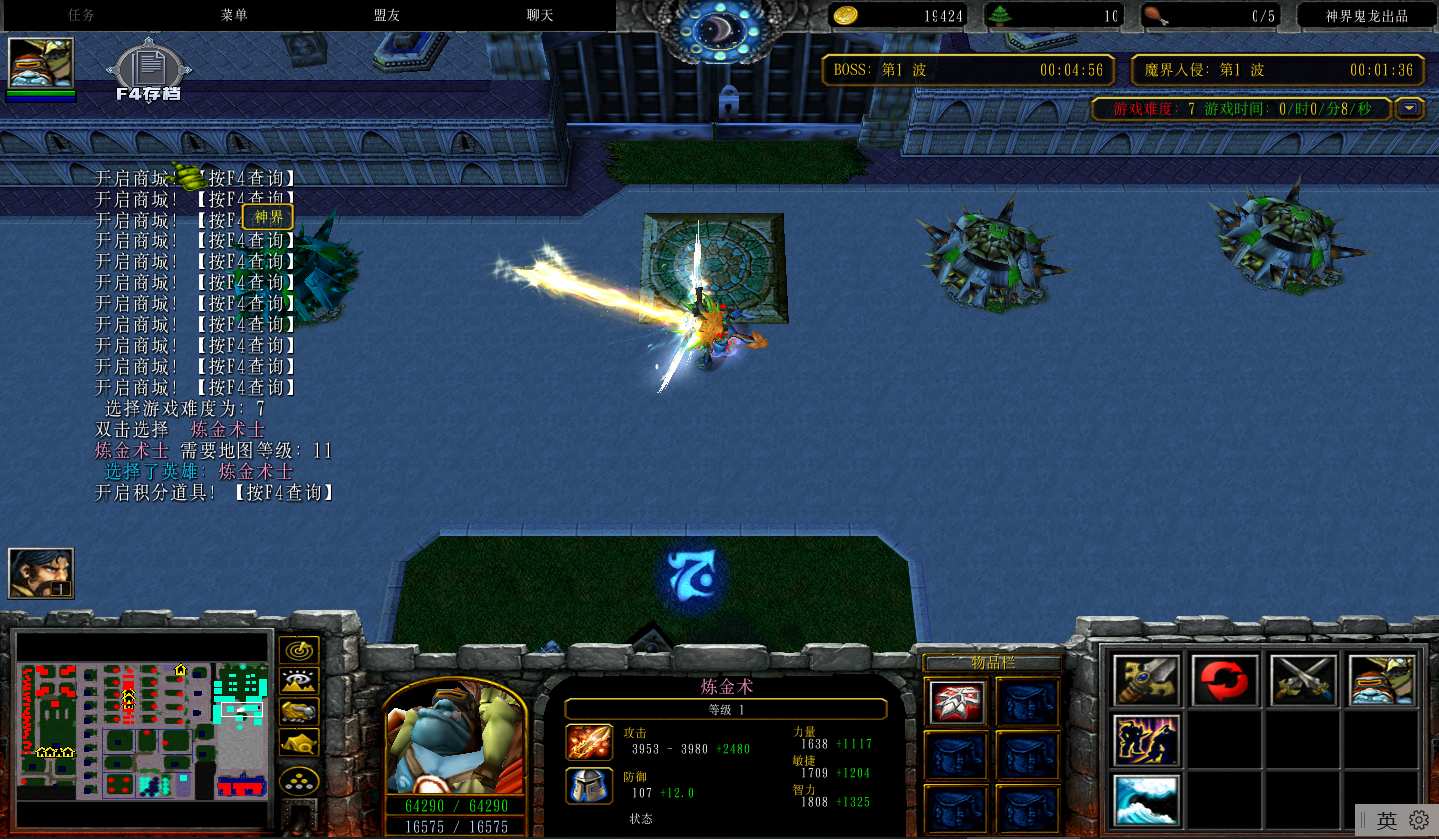Open the 聊天 chat log
1439x839 pixels.
(540, 15)
